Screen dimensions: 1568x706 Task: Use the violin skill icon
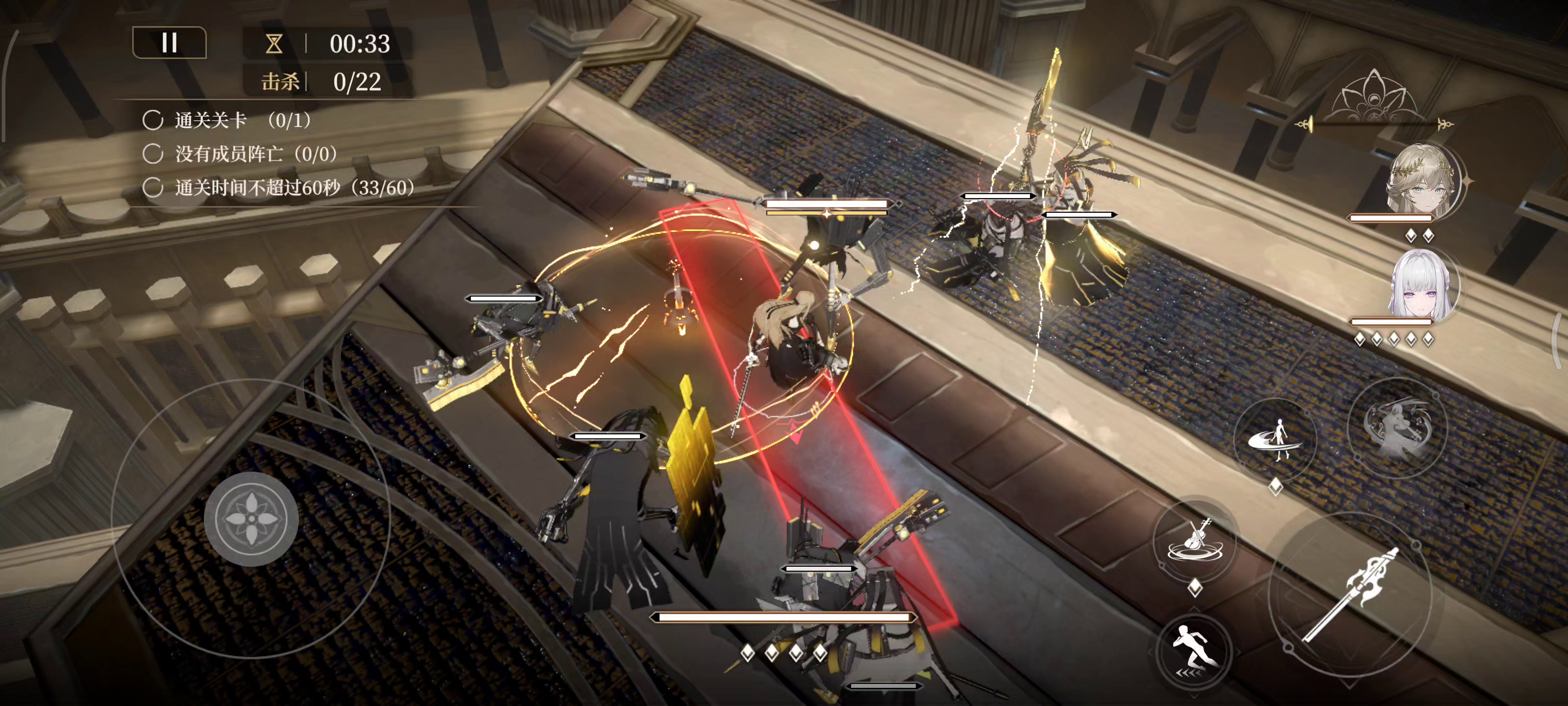coord(1195,540)
